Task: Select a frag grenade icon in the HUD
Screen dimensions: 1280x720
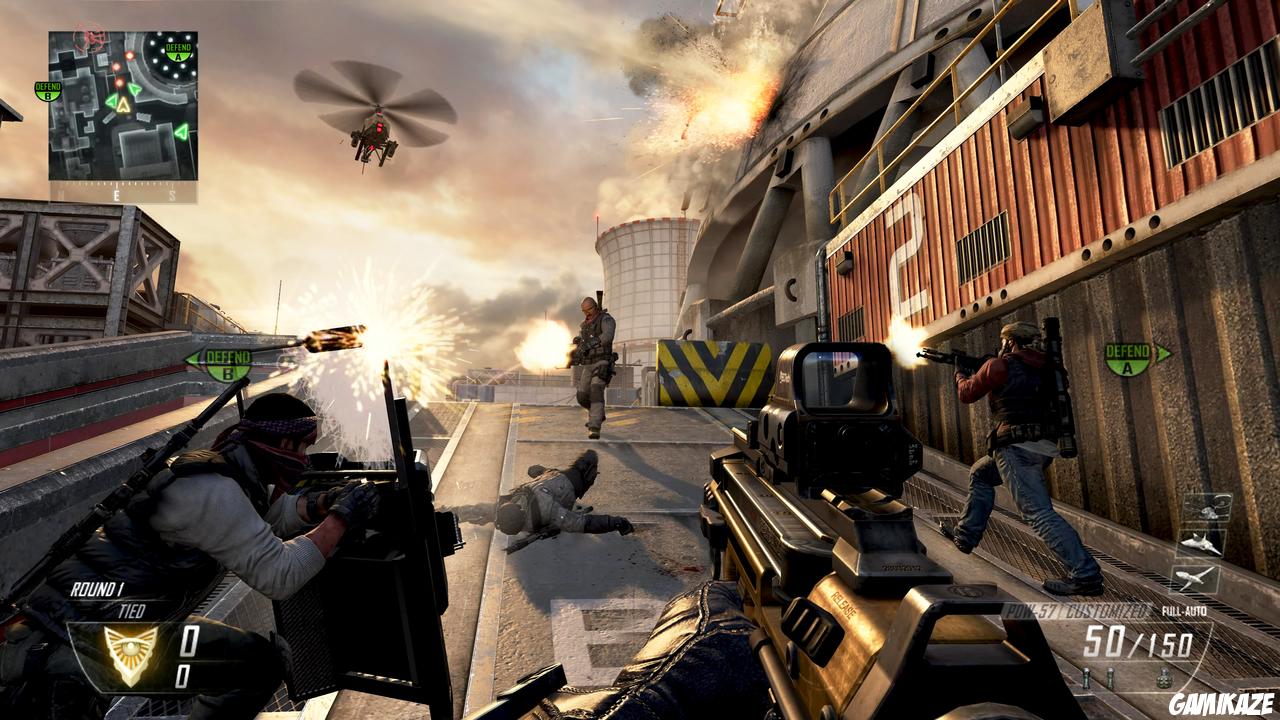Action: coord(1165,677)
